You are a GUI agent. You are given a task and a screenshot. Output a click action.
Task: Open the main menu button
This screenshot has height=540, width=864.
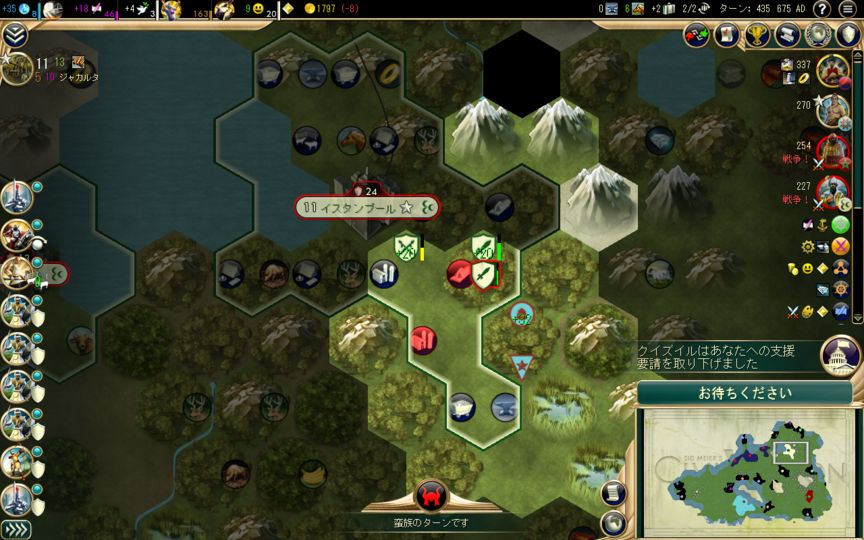pyautogui.click(x=848, y=9)
